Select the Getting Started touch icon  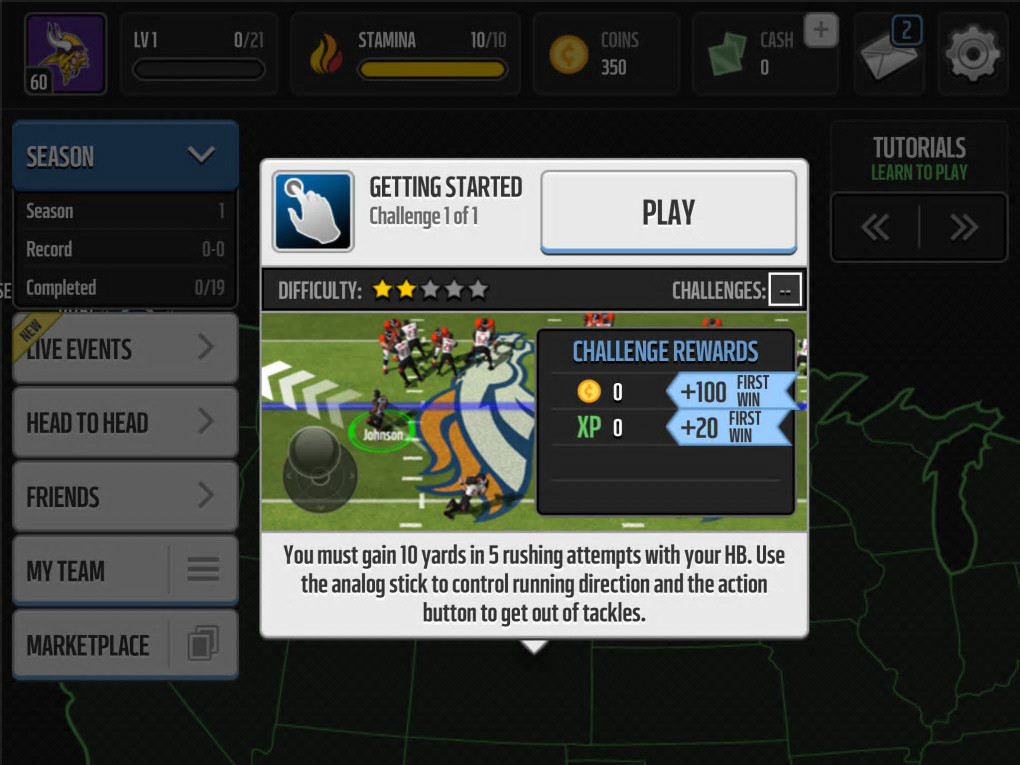pos(313,212)
